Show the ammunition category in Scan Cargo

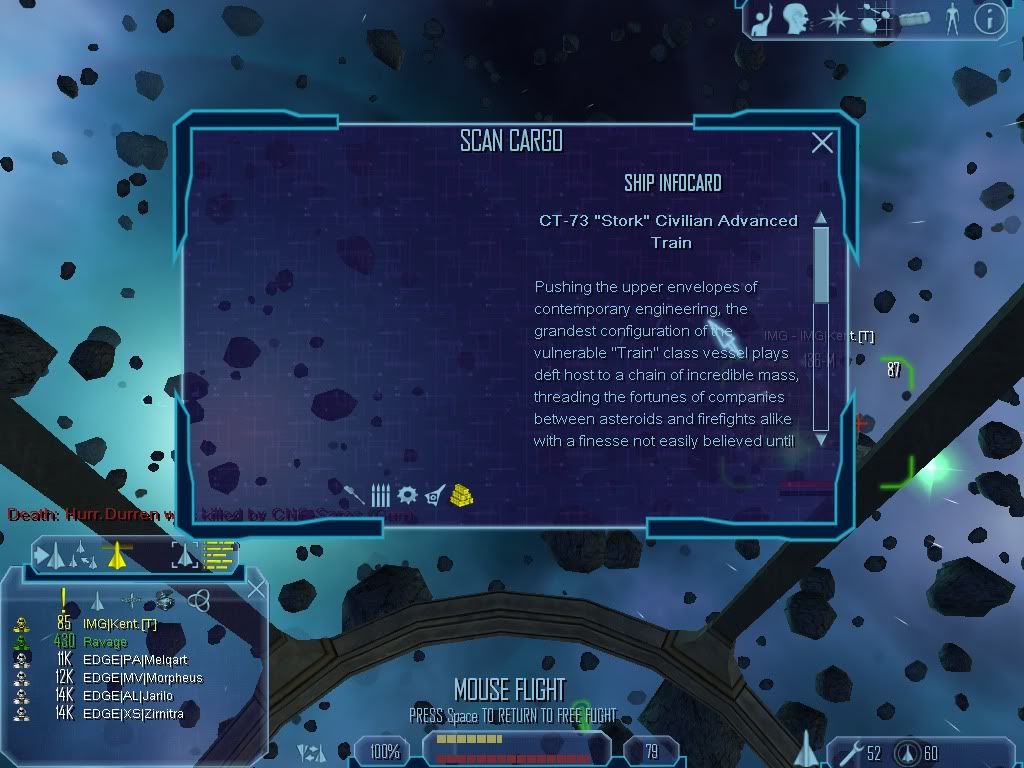coord(380,494)
